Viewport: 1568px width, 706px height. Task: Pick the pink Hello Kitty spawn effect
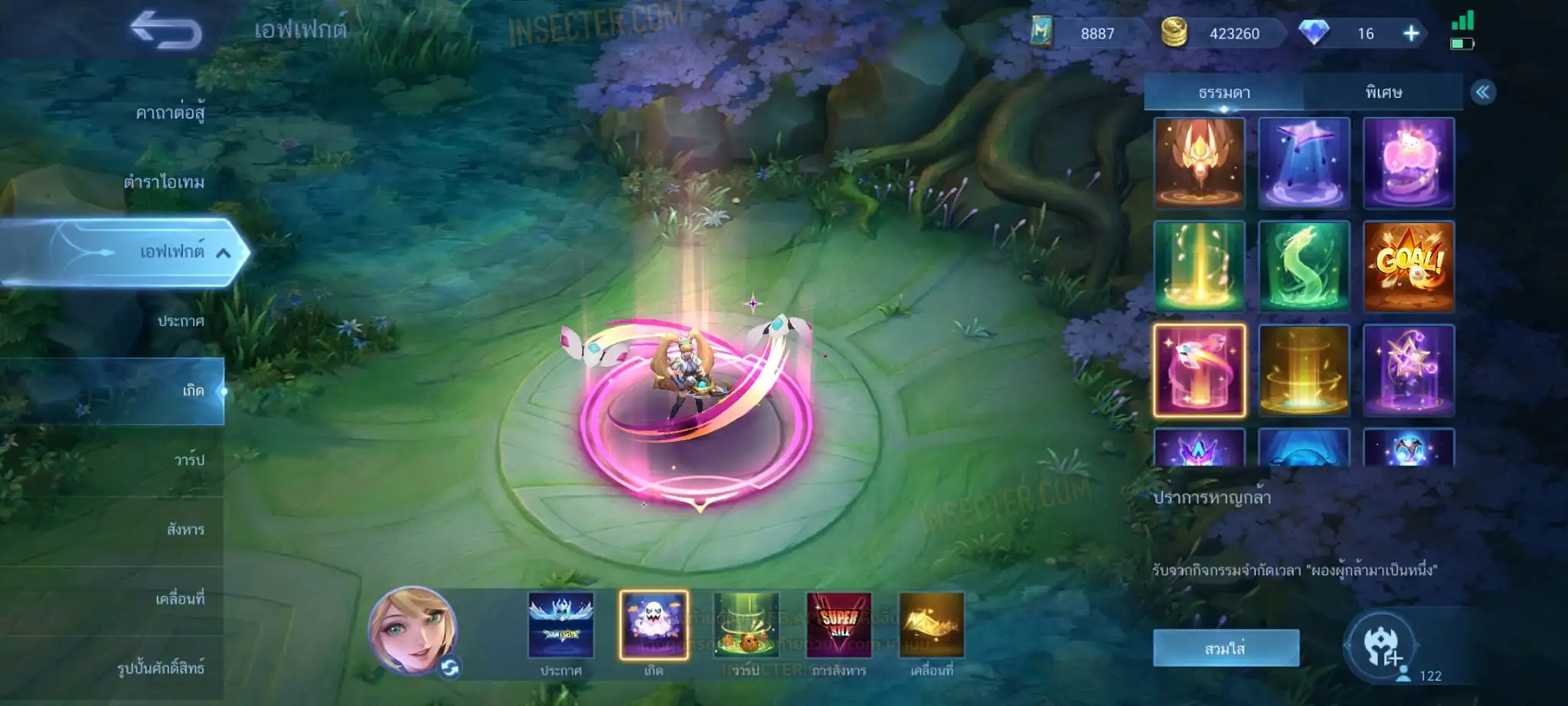[x=1408, y=163]
